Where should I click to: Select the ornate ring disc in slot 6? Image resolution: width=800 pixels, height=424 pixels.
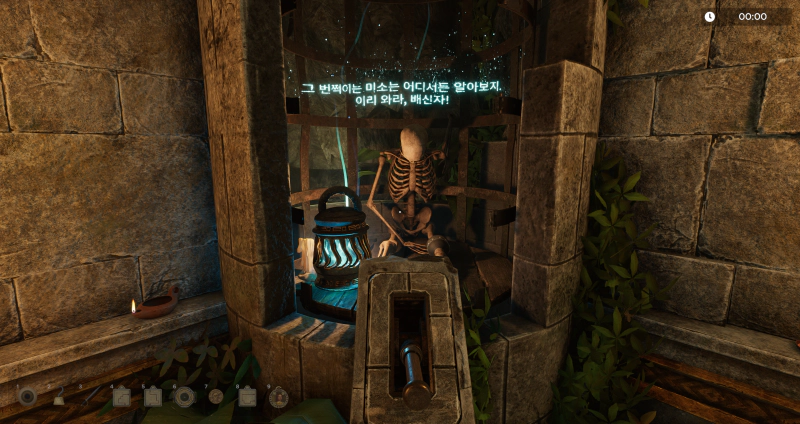click(x=184, y=397)
